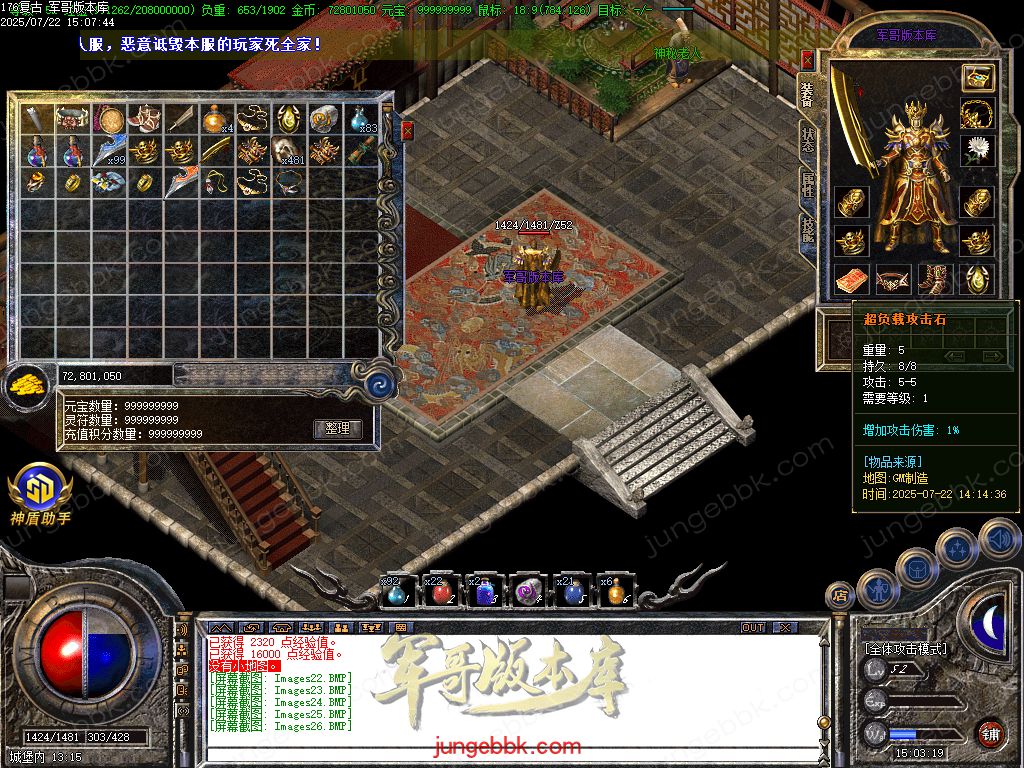Close the inventory bag window

click(x=407, y=130)
